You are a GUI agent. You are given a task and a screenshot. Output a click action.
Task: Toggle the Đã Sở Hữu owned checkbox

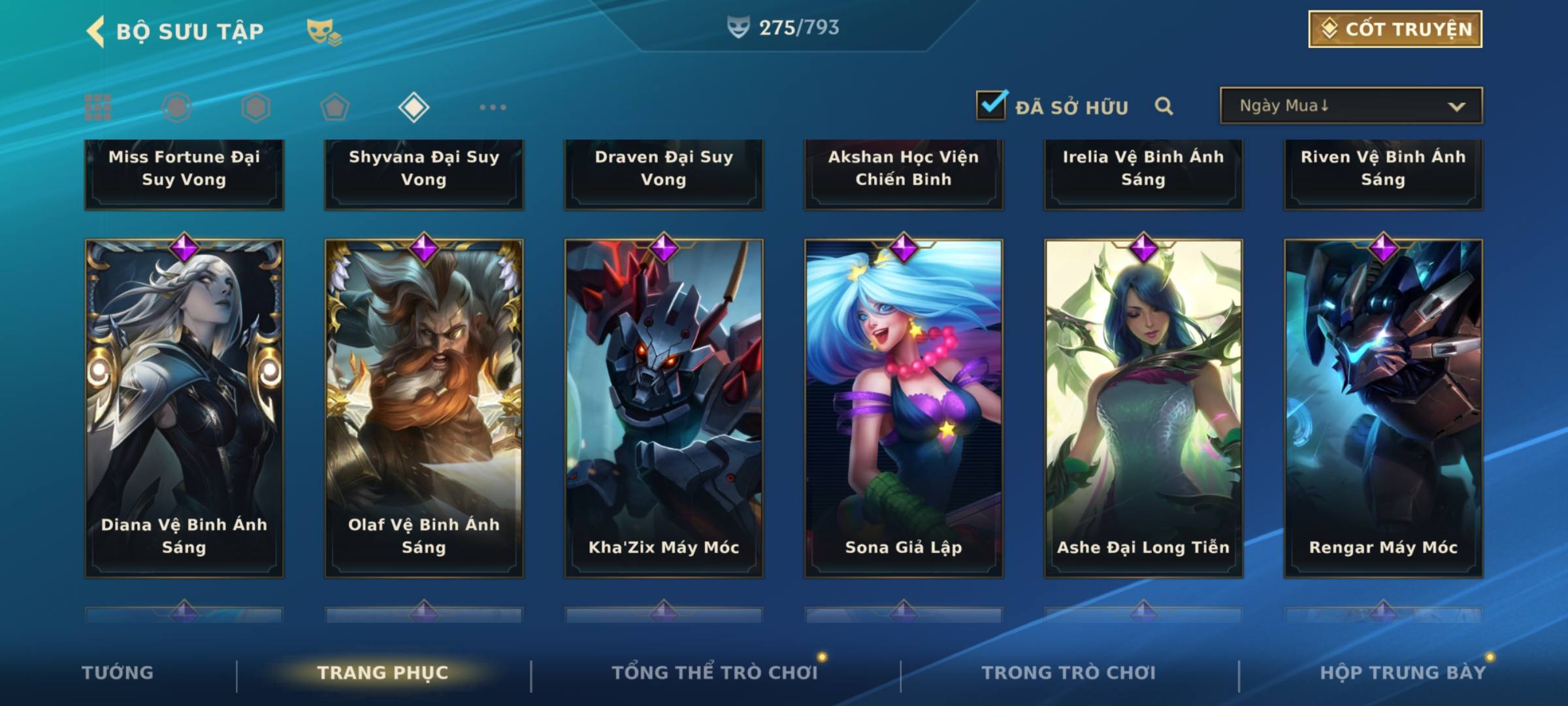click(x=990, y=105)
